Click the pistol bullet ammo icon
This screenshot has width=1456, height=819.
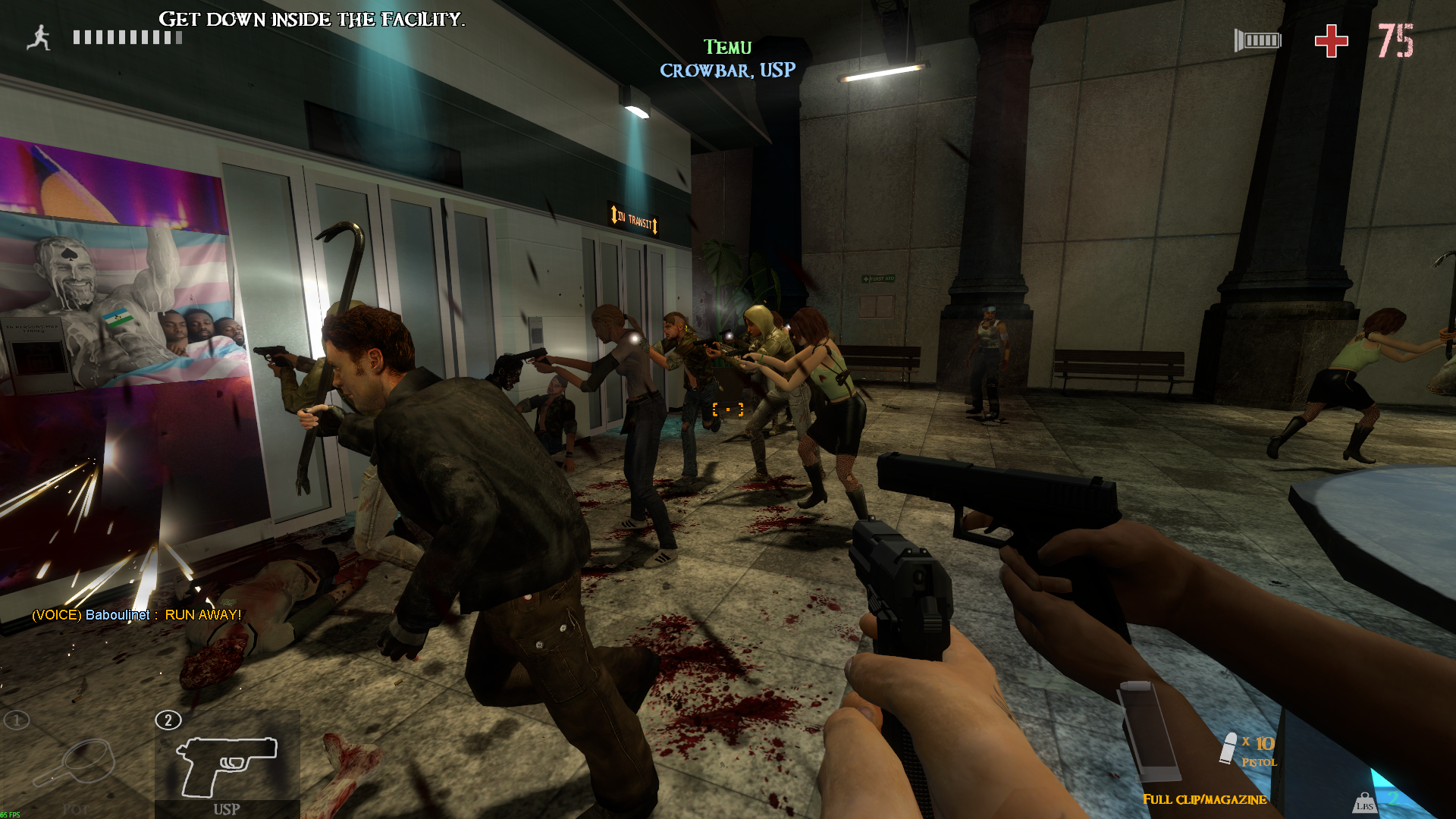point(1228,748)
